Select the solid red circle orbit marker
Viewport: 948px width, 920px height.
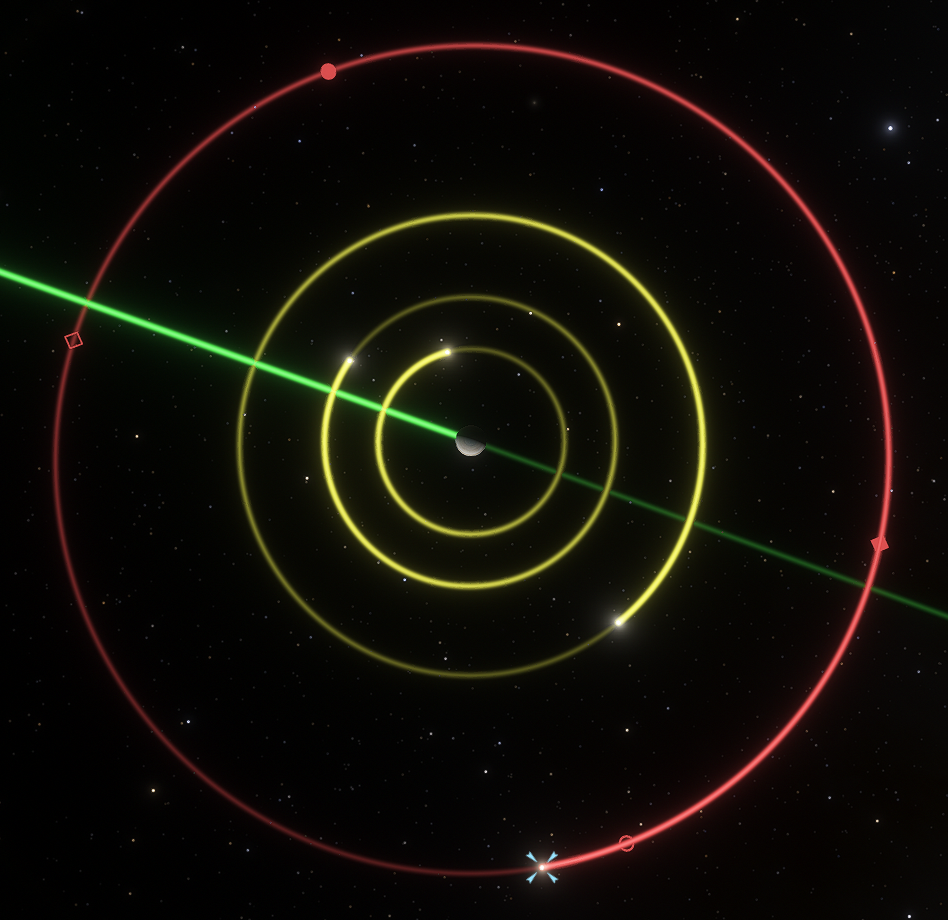tap(328, 71)
